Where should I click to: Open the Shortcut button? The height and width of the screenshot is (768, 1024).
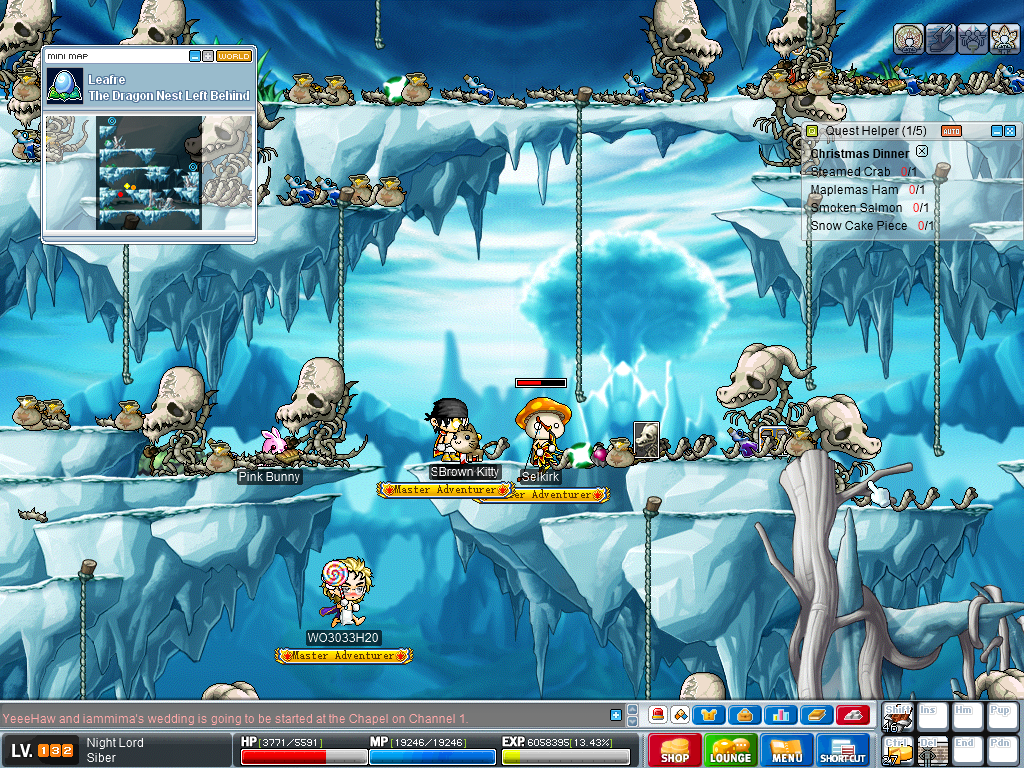tap(842, 750)
